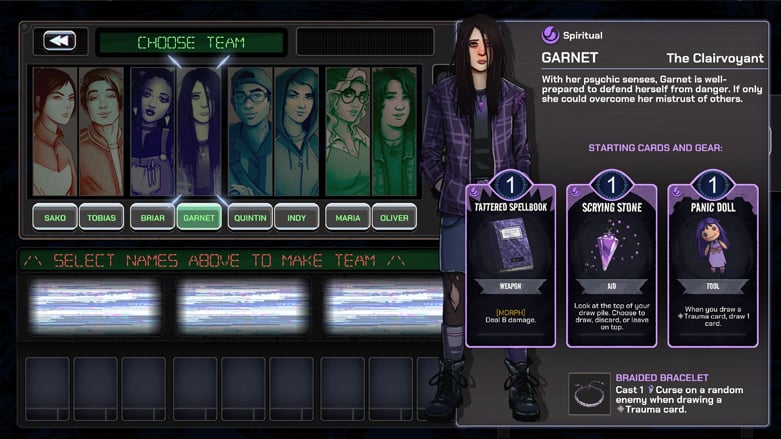Image resolution: width=781 pixels, height=439 pixels.
Task: Examine the Panic Doll tool card
Action: [x=712, y=262]
